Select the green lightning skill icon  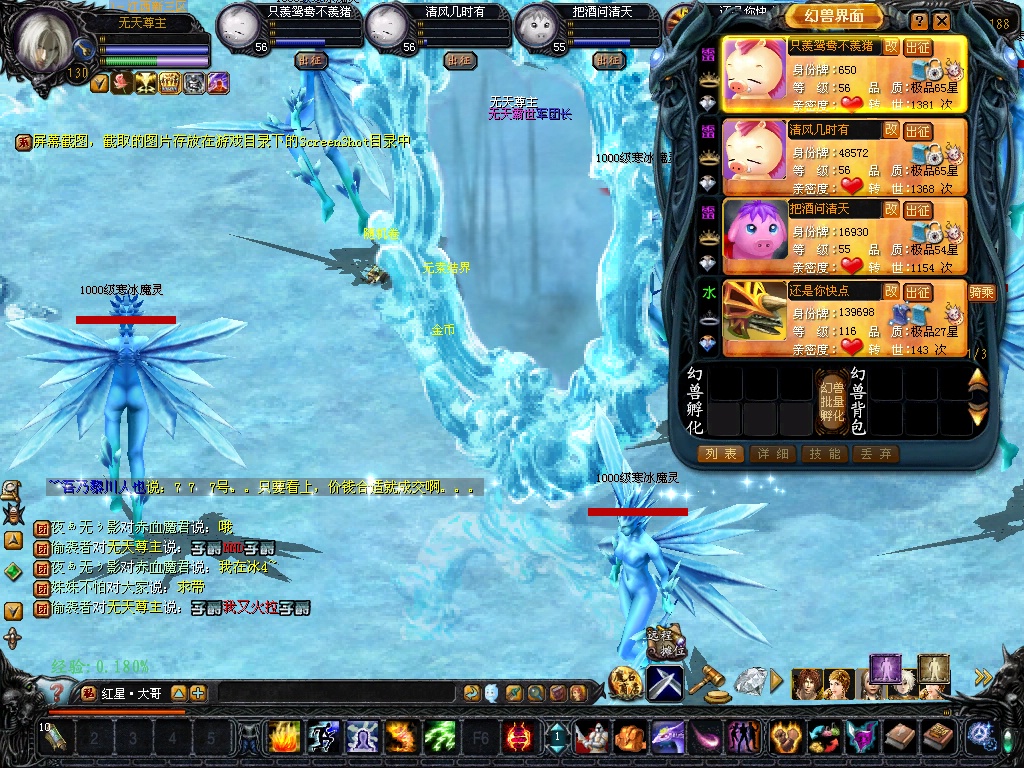pyautogui.click(x=440, y=738)
